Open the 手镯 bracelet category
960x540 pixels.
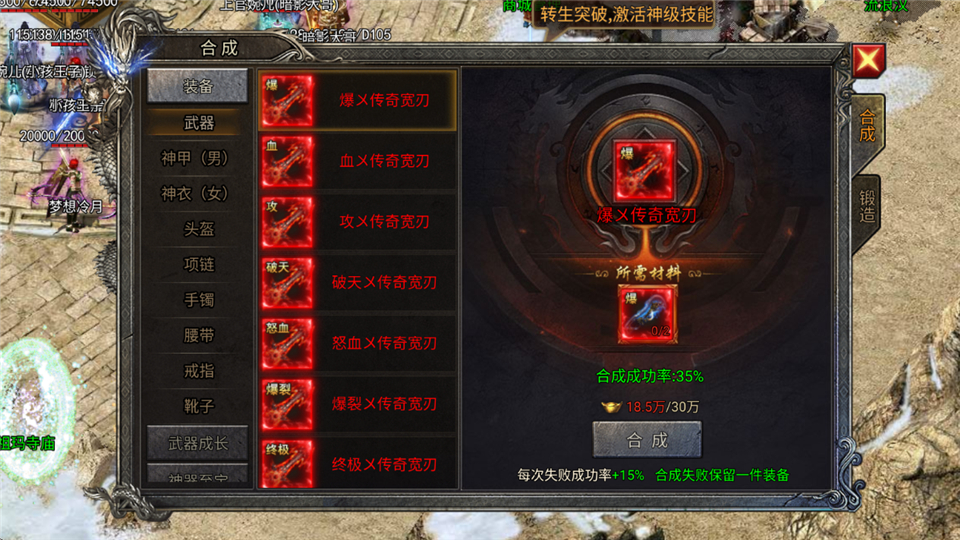coord(197,299)
